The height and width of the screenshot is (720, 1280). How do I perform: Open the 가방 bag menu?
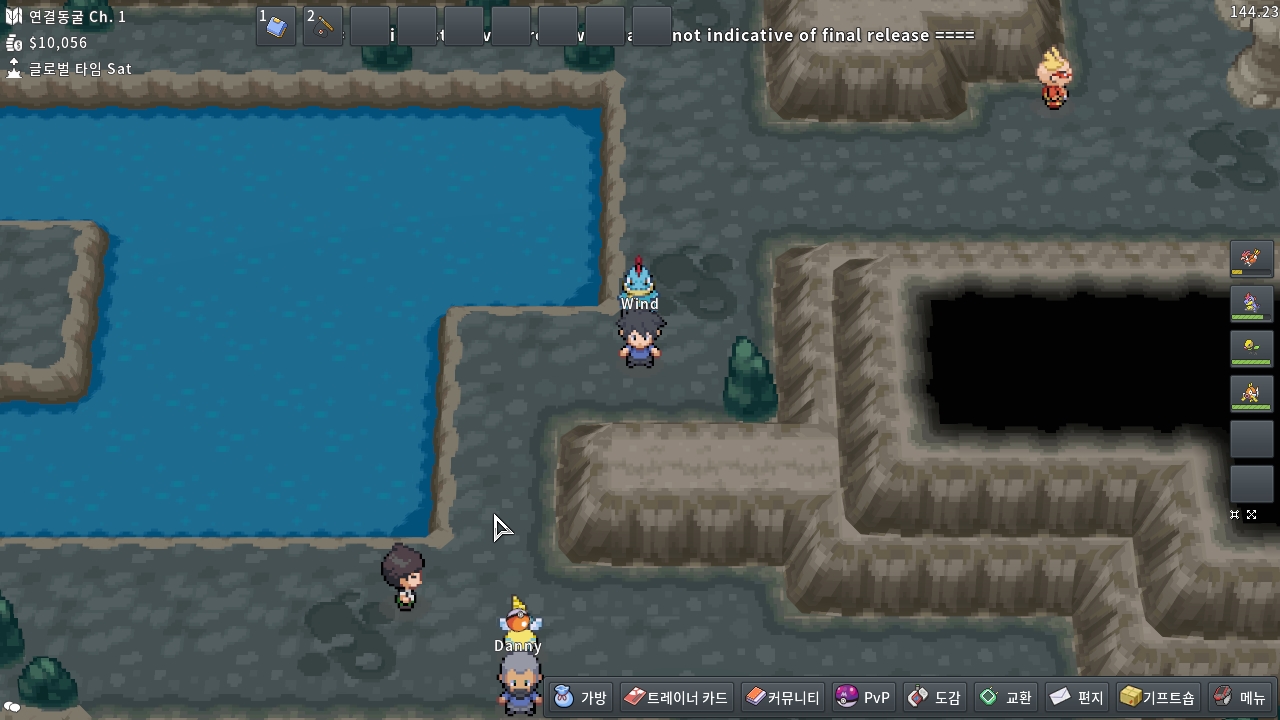tap(581, 697)
